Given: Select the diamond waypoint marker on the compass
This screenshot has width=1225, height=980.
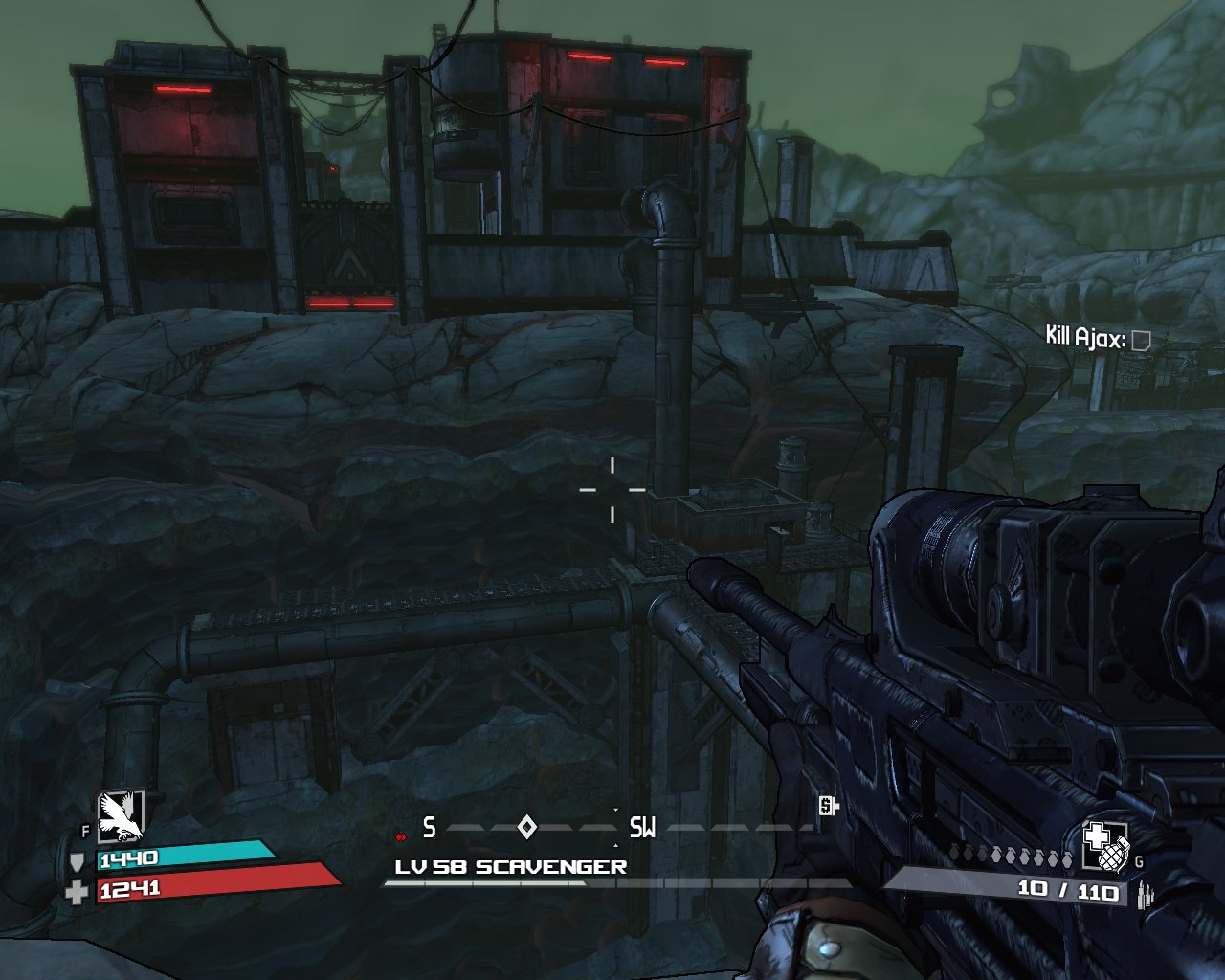Looking at the screenshot, I should pyautogui.click(x=526, y=827).
